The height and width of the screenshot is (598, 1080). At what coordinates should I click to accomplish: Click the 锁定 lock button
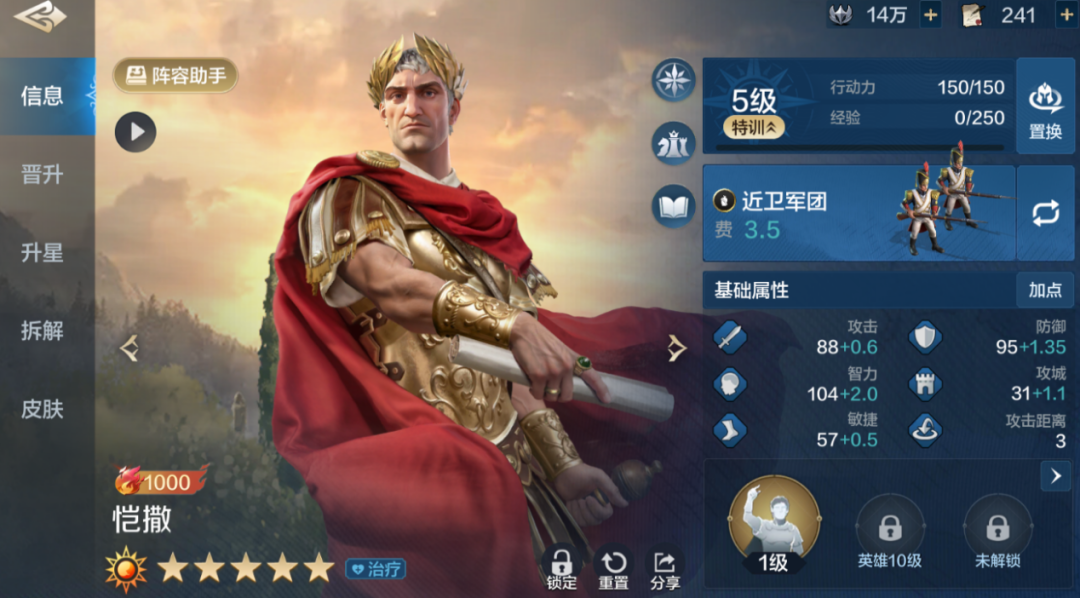coord(561,567)
